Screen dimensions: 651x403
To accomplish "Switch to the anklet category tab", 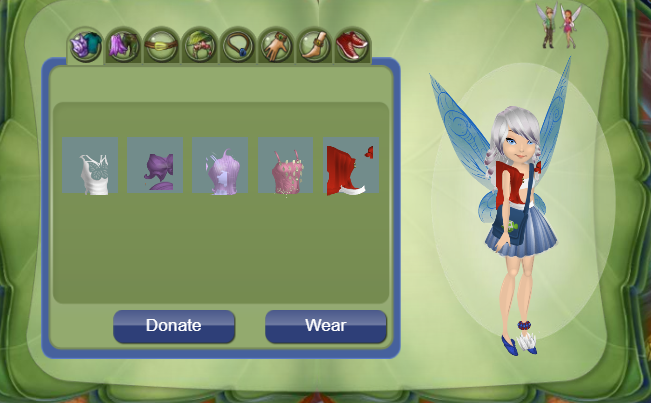I will click(313, 46).
